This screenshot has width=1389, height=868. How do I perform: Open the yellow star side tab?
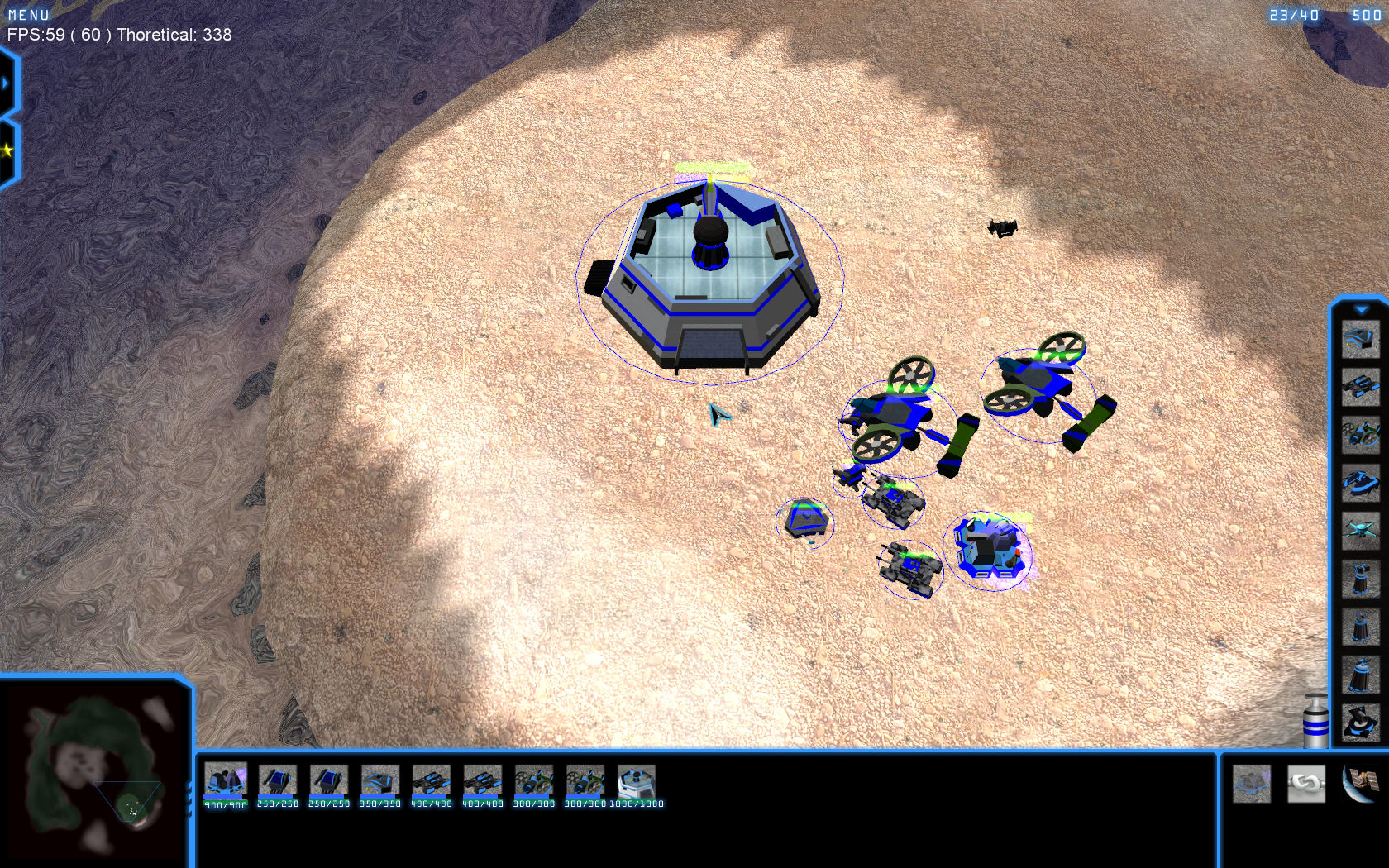pyautogui.click(x=7, y=150)
